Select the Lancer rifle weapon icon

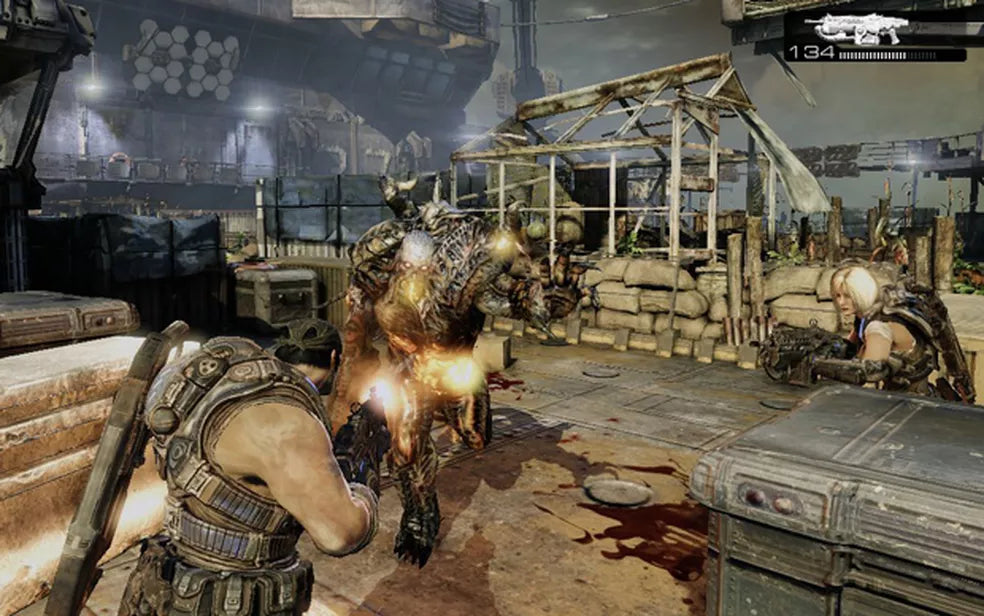click(861, 27)
